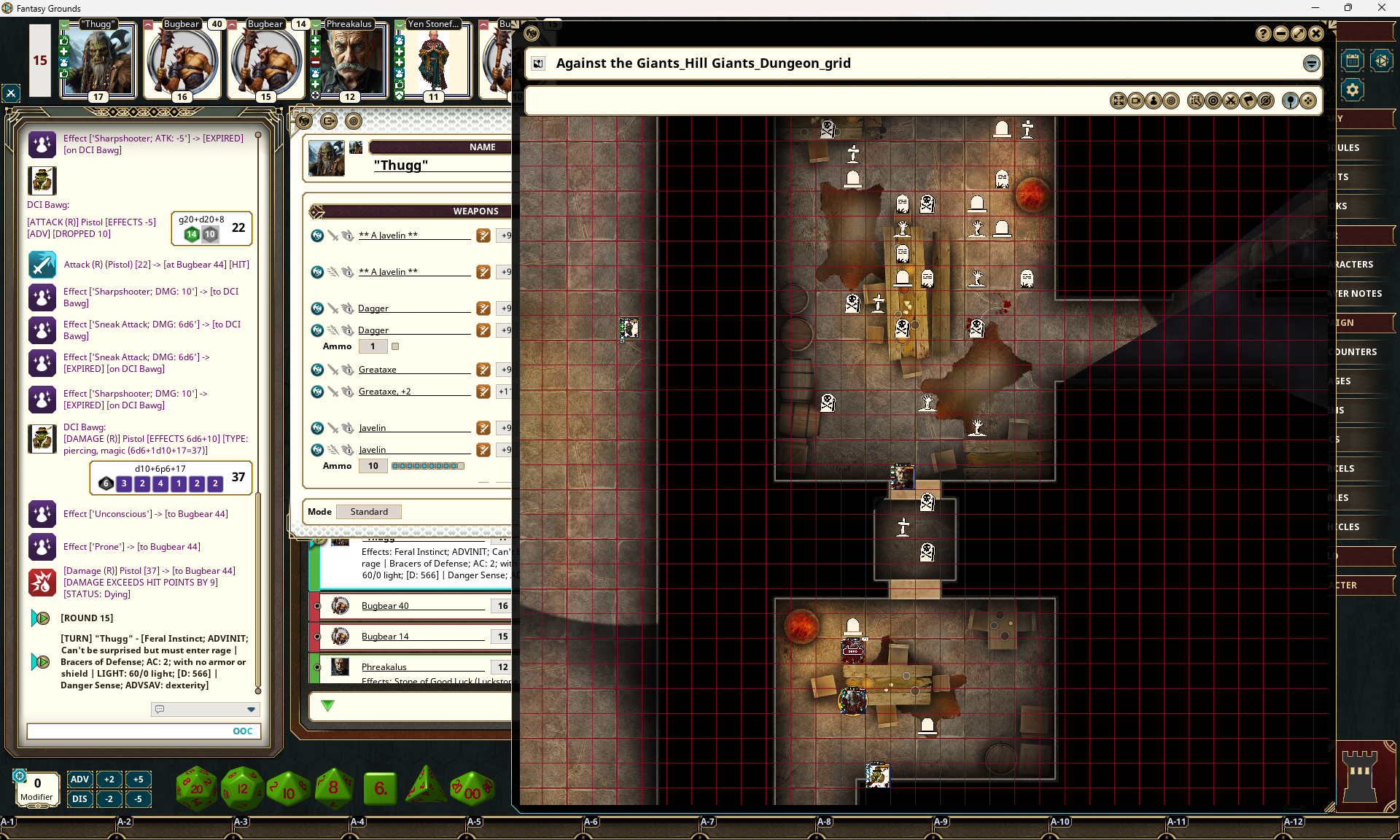Screen dimensions: 1400x840
Task: Advance to the next actor with green arrow
Action: coord(327,706)
